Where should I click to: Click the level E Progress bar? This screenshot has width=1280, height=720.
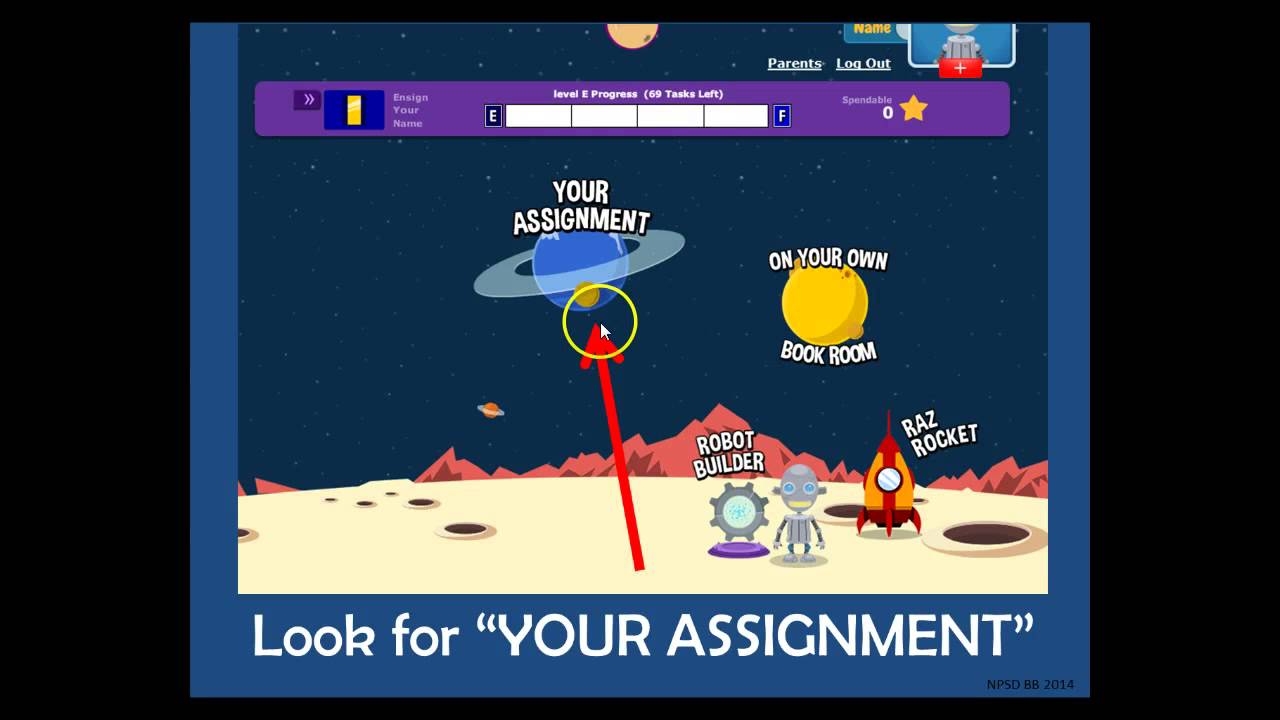click(636, 116)
